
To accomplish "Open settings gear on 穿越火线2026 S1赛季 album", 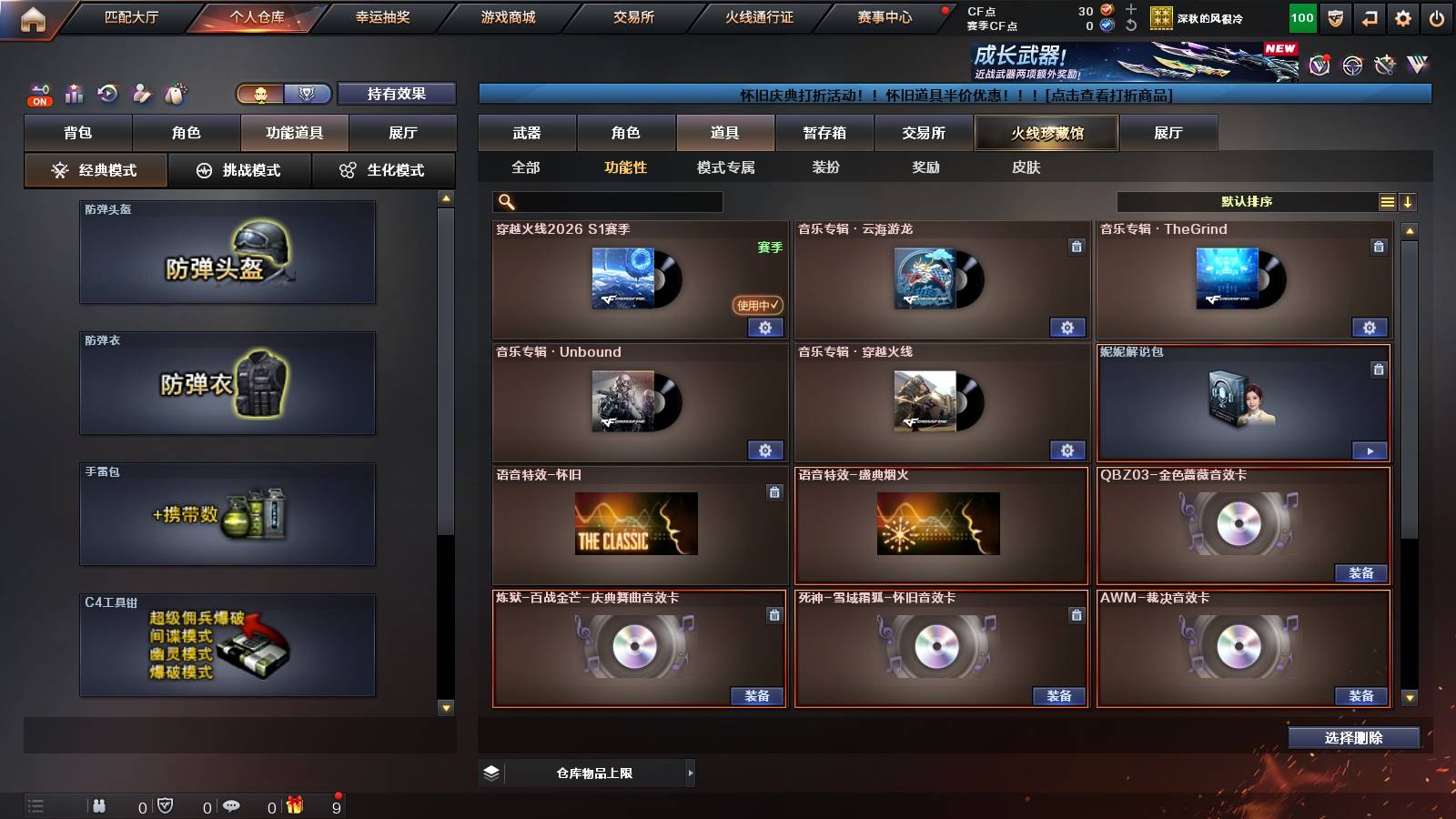I will pos(765,328).
